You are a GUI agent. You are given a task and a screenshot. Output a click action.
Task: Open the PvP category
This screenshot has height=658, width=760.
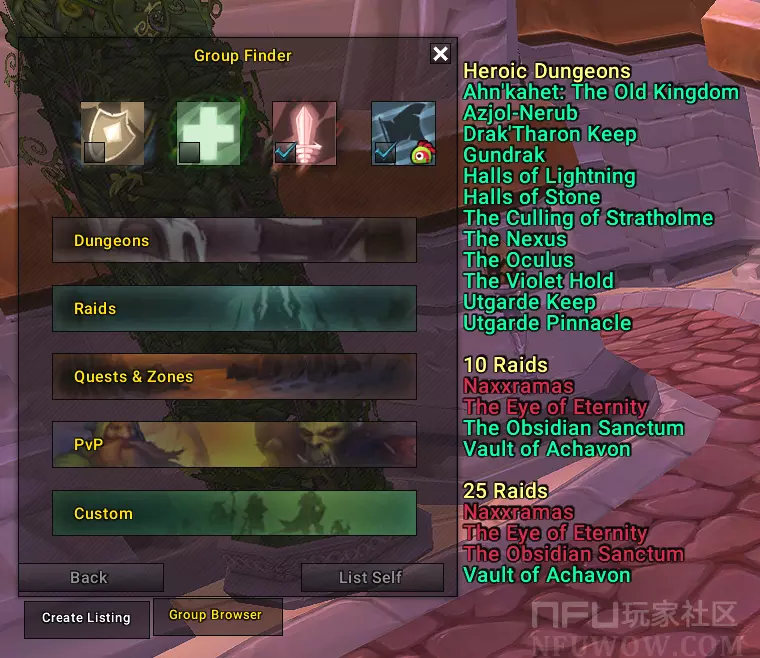(234, 445)
